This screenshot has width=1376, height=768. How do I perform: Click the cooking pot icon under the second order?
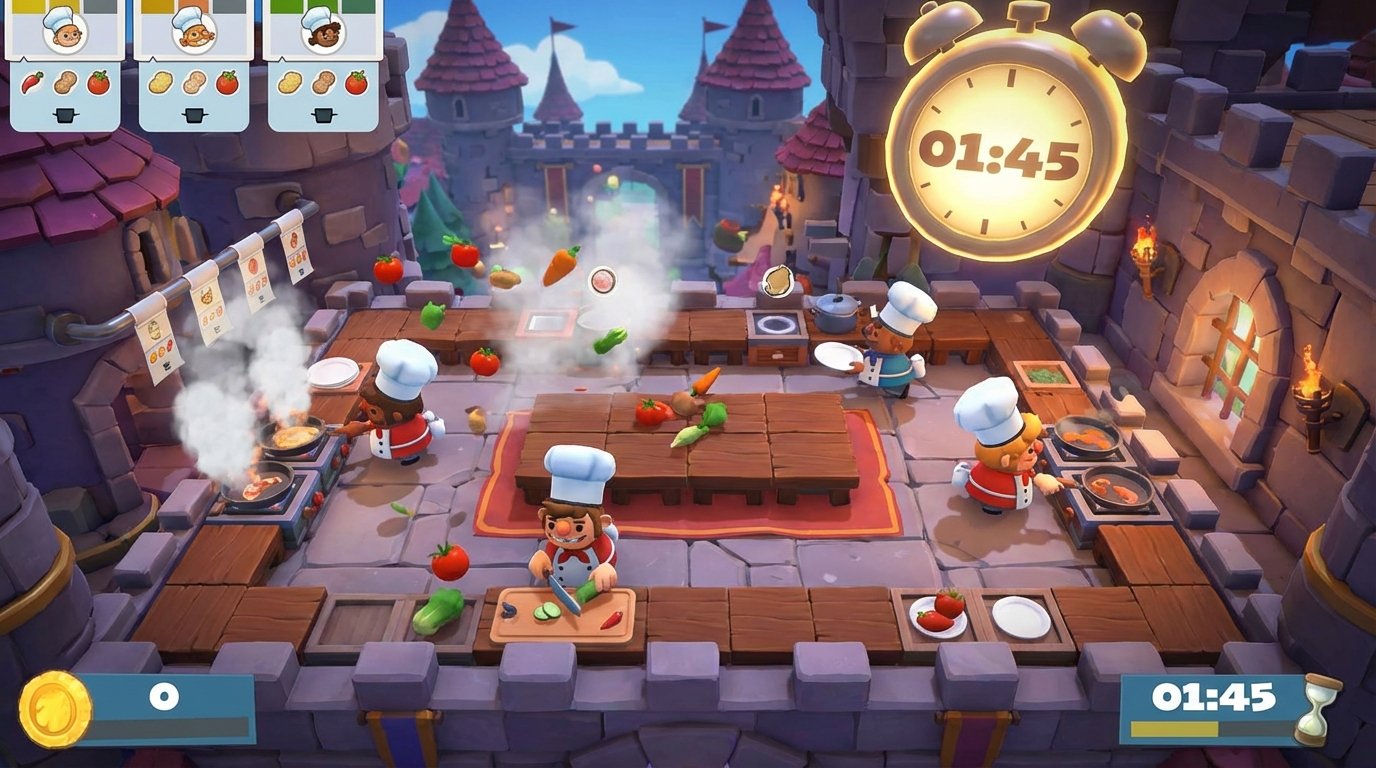coord(195,113)
